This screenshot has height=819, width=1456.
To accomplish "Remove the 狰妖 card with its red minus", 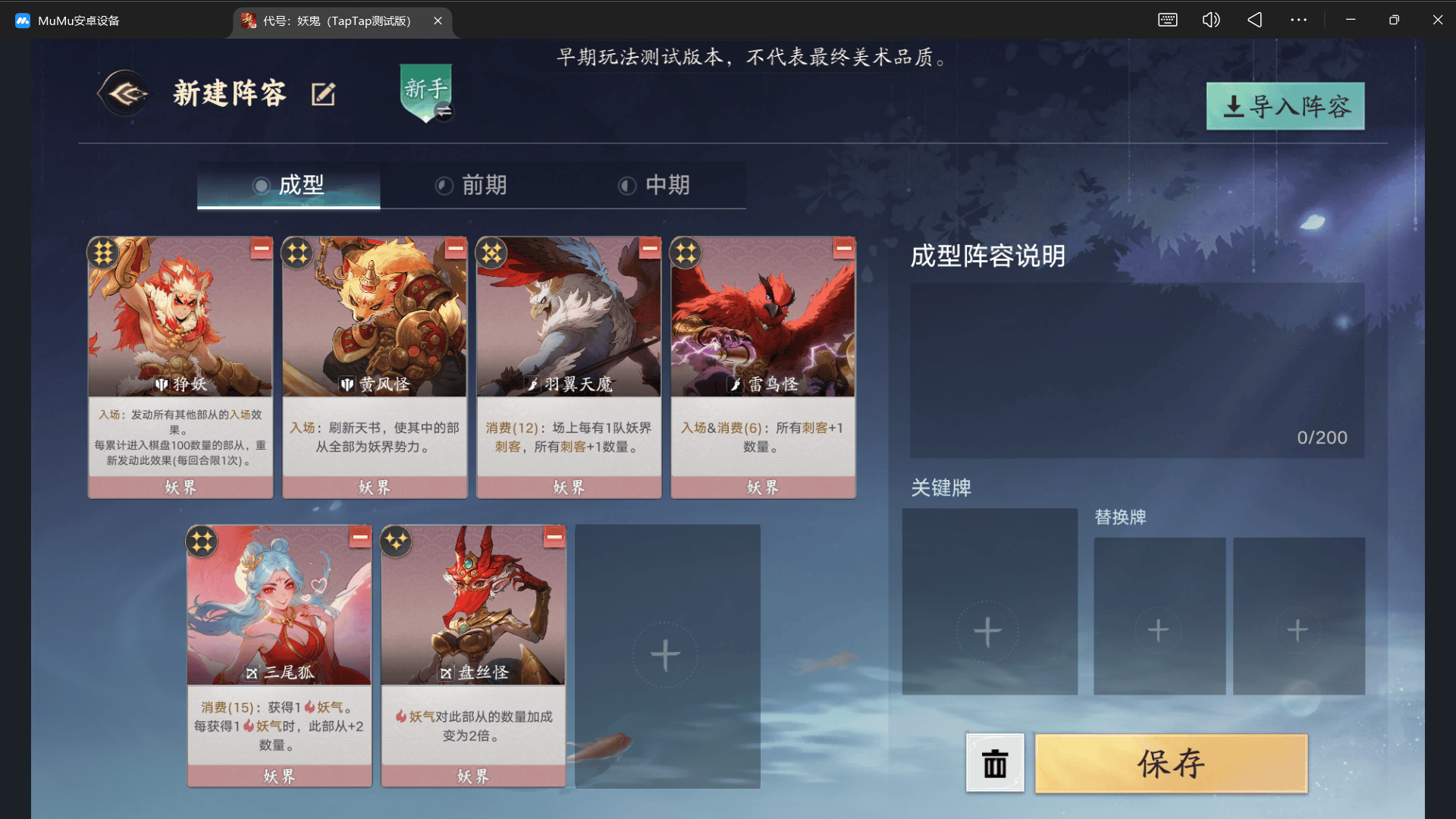I will [260, 249].
